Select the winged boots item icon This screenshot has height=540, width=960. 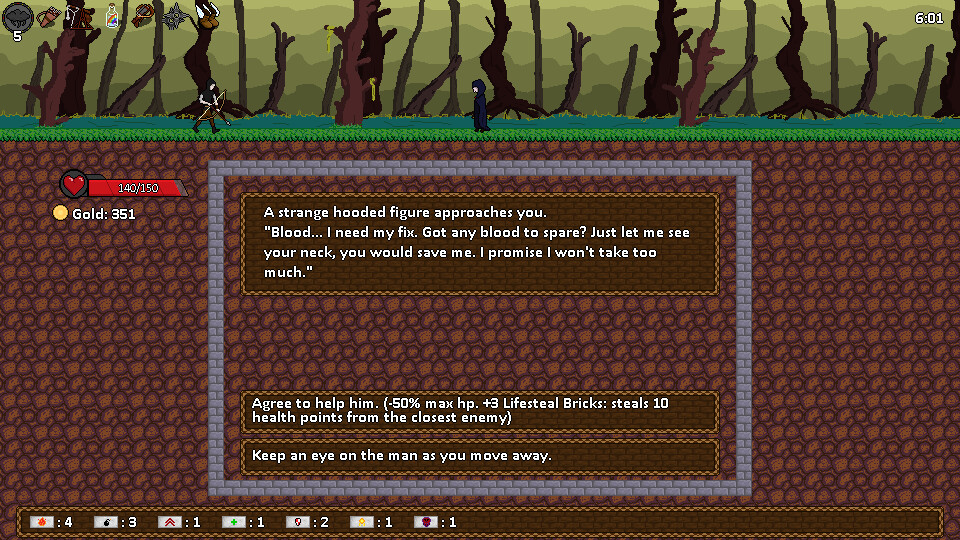pyautogui.click(x=208, y=14)
